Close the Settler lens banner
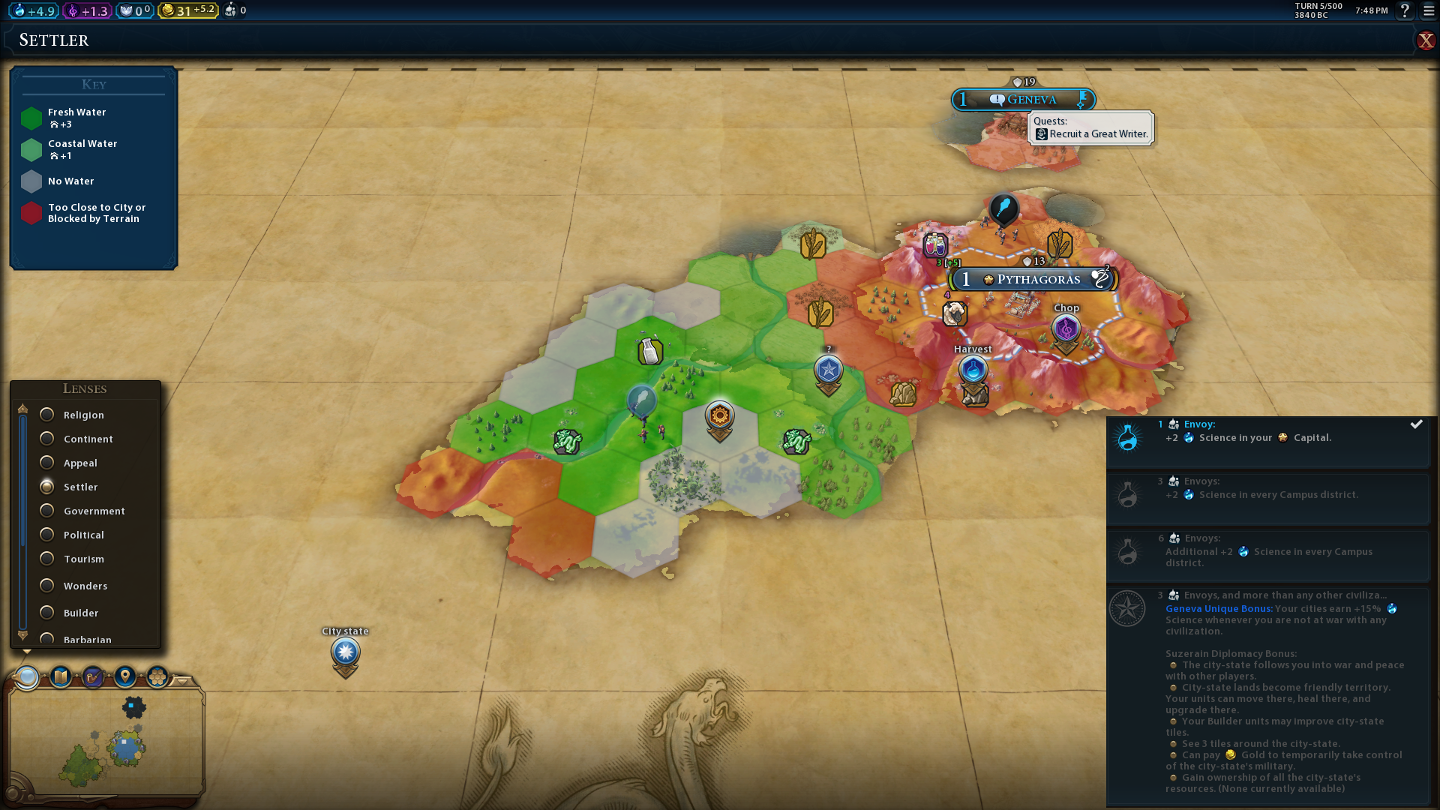Viewport: 1440px width, 810px height. click(x=1425, y=40)
